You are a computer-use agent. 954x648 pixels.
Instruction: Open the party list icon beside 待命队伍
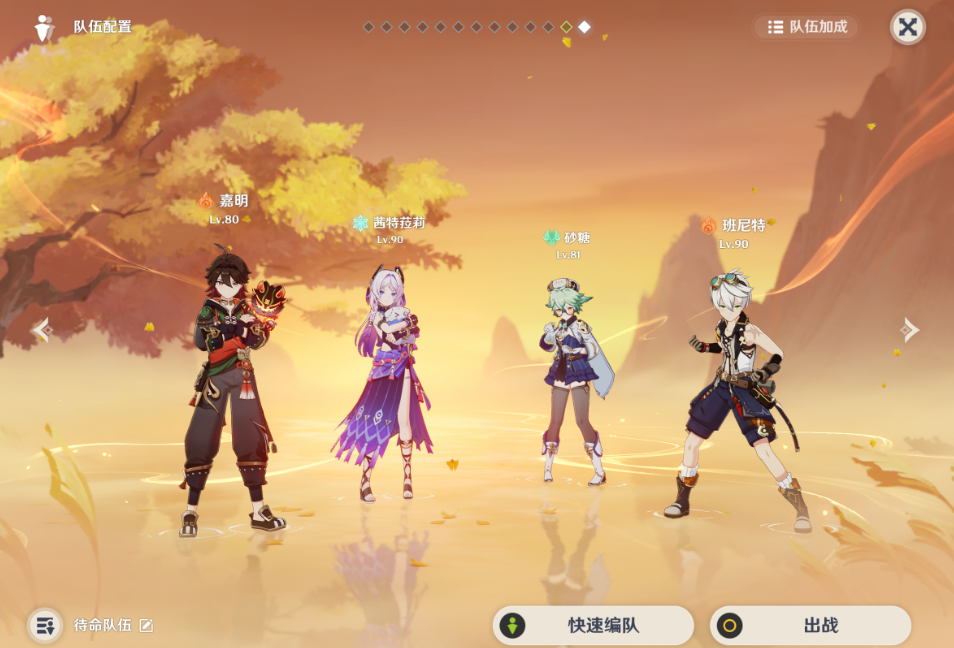click(x=45, y=625)
